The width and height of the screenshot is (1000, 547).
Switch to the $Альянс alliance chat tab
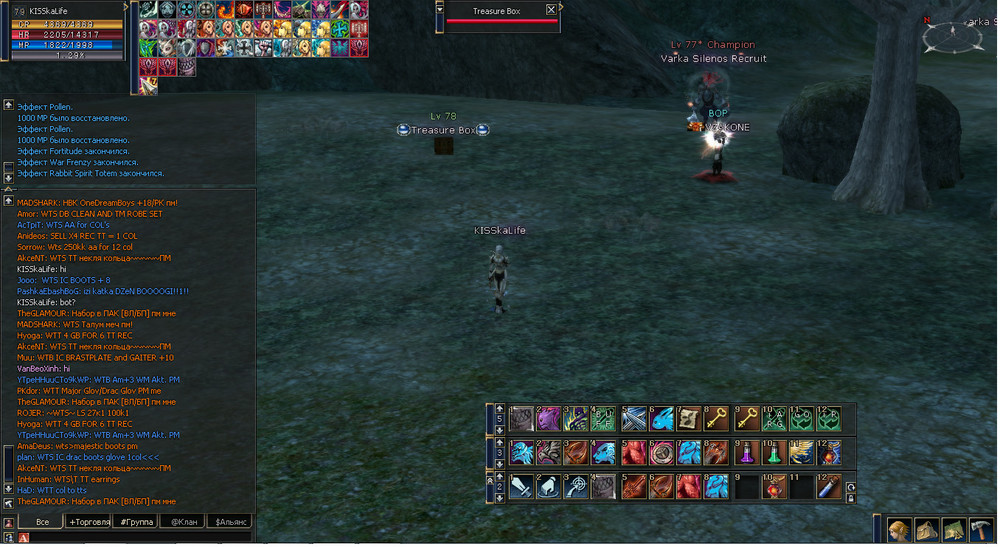click(x=229, y=522)
